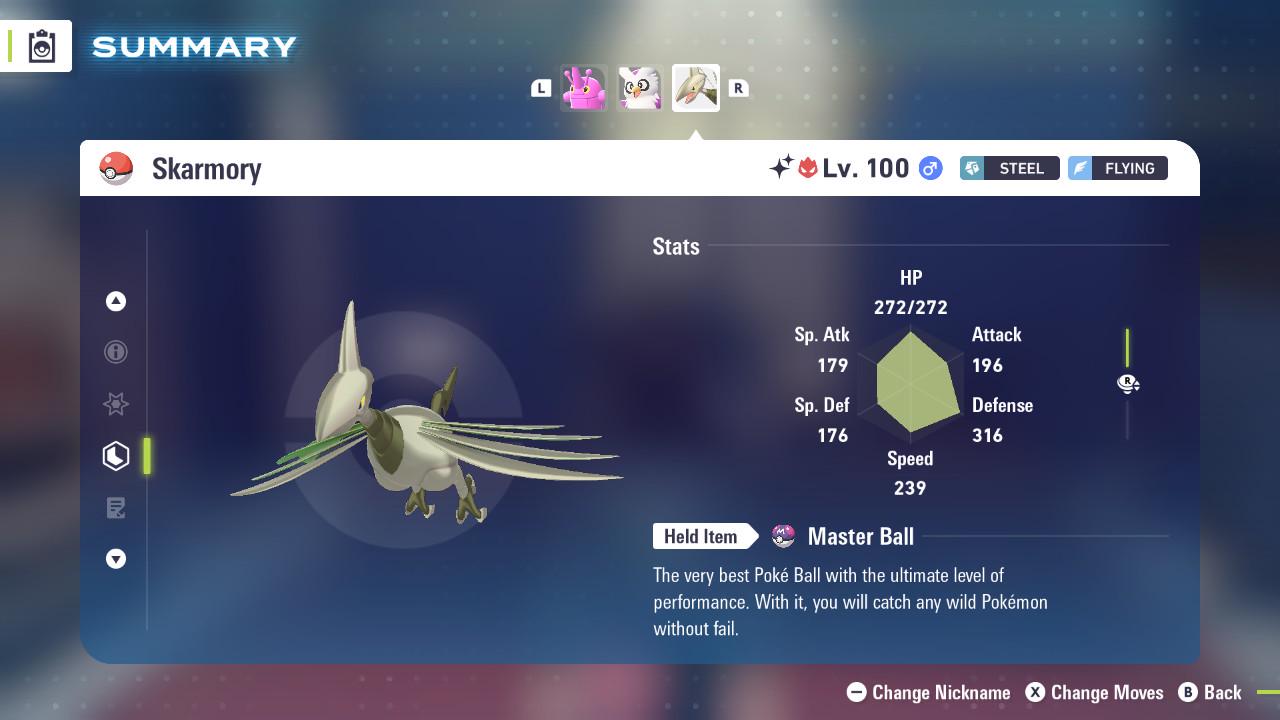
Task: Open the info page in the sidebar
Action: (116, 352)
